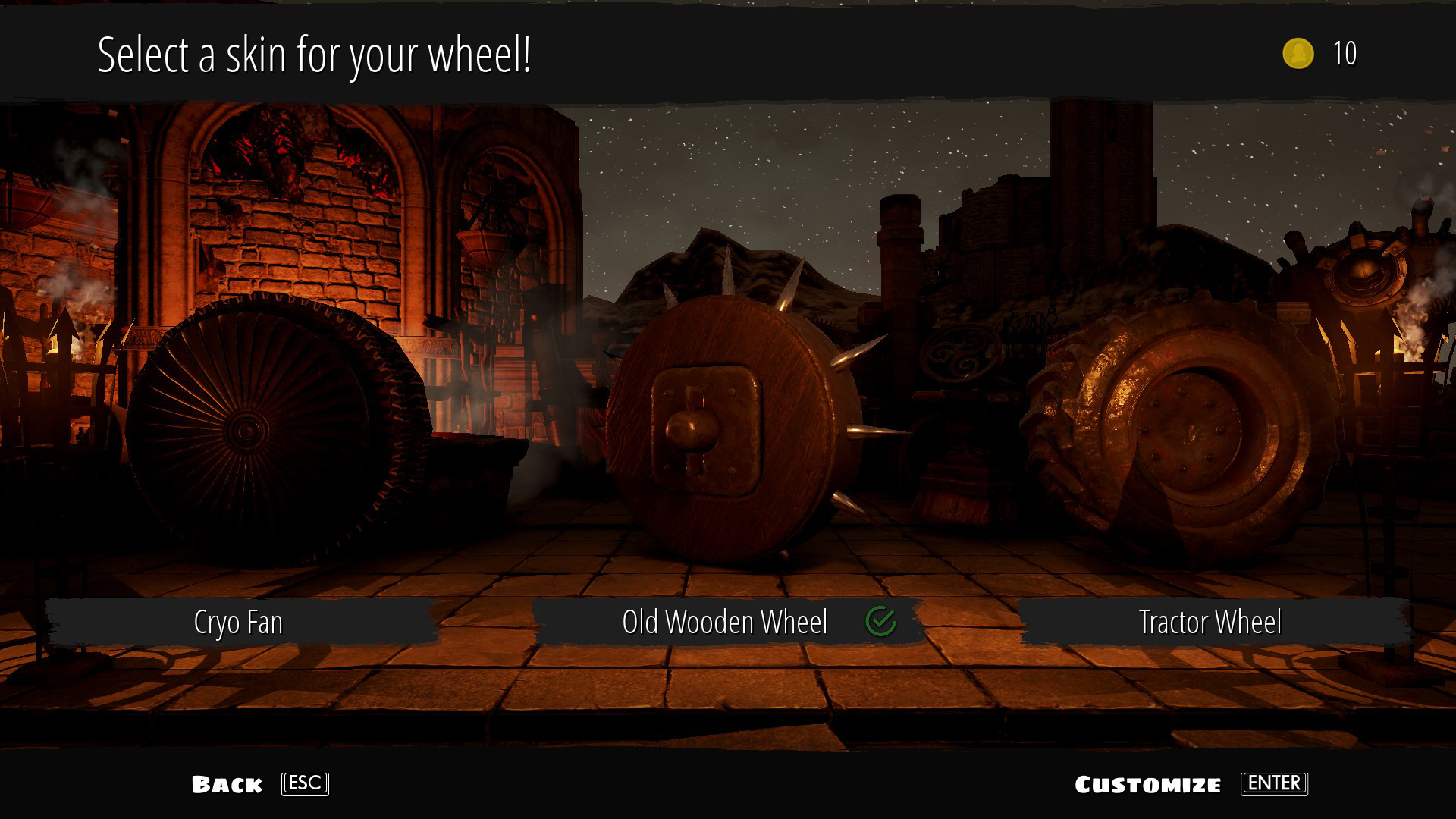The image size is (1456, 819).
Task: Click the ENTER key icon beside Customize
Action: click(x=1274, y=784)
